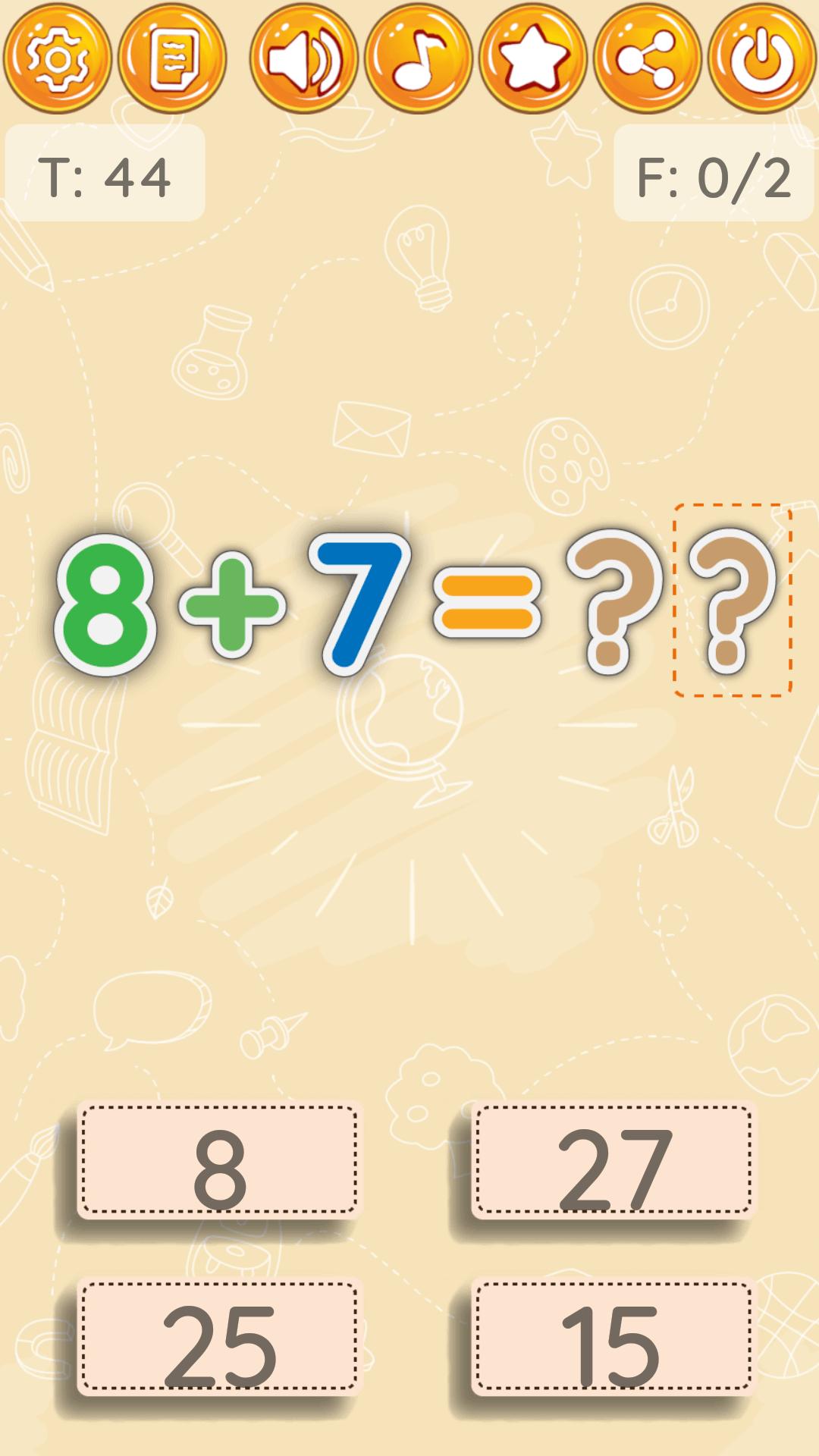
Task: Open the gear settings button
Action: 57,58
